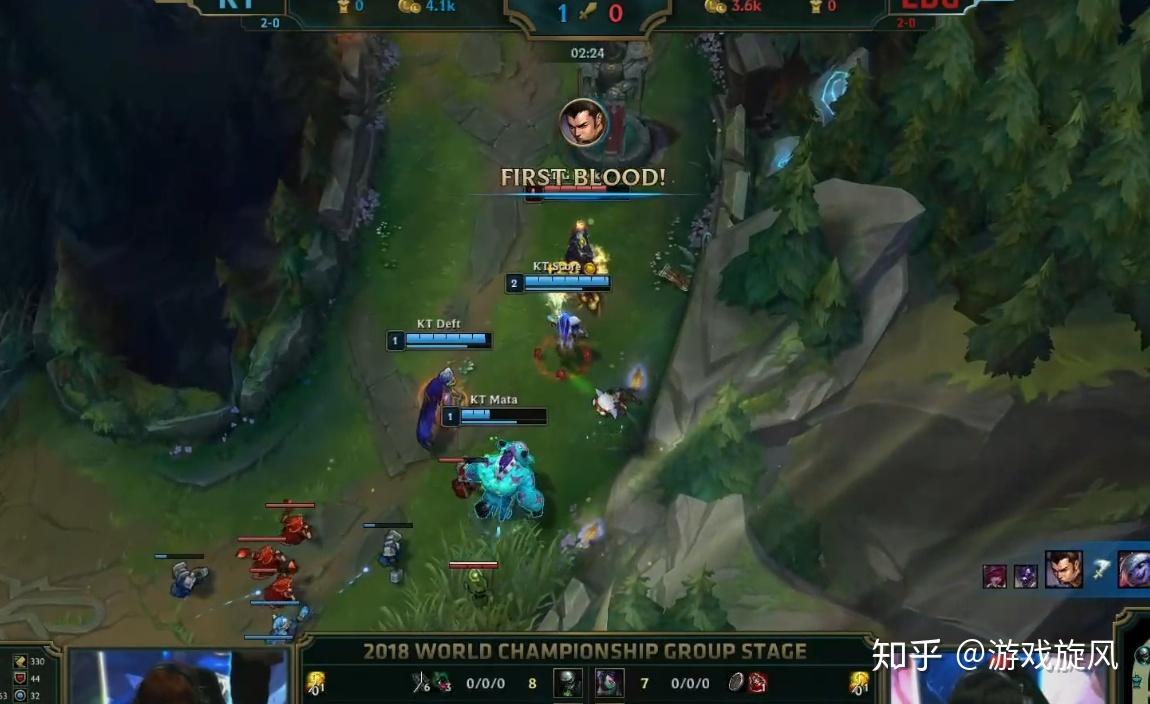Click the victim champion portrait in the kill feed

point(1133,570)
